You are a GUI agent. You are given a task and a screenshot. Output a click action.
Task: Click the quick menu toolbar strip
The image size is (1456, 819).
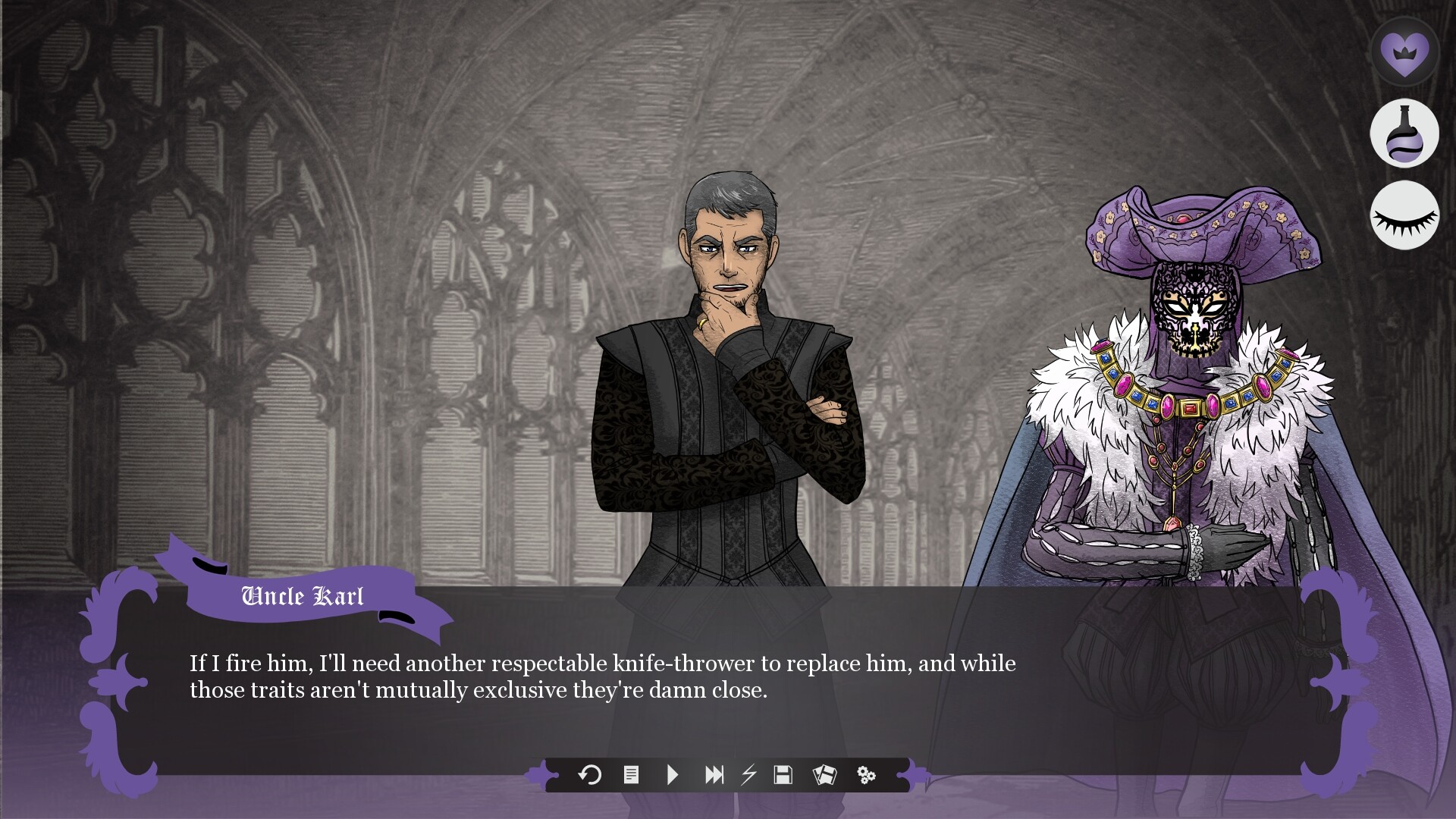(728, 775)
